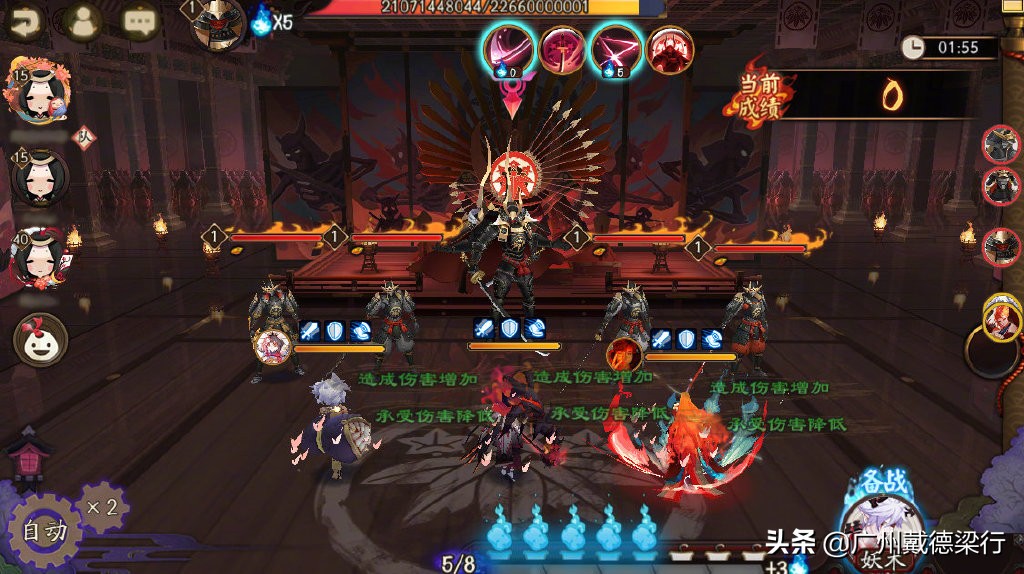View the boss's red armor skill icon
1024x574 pixels.
[670, 48]
